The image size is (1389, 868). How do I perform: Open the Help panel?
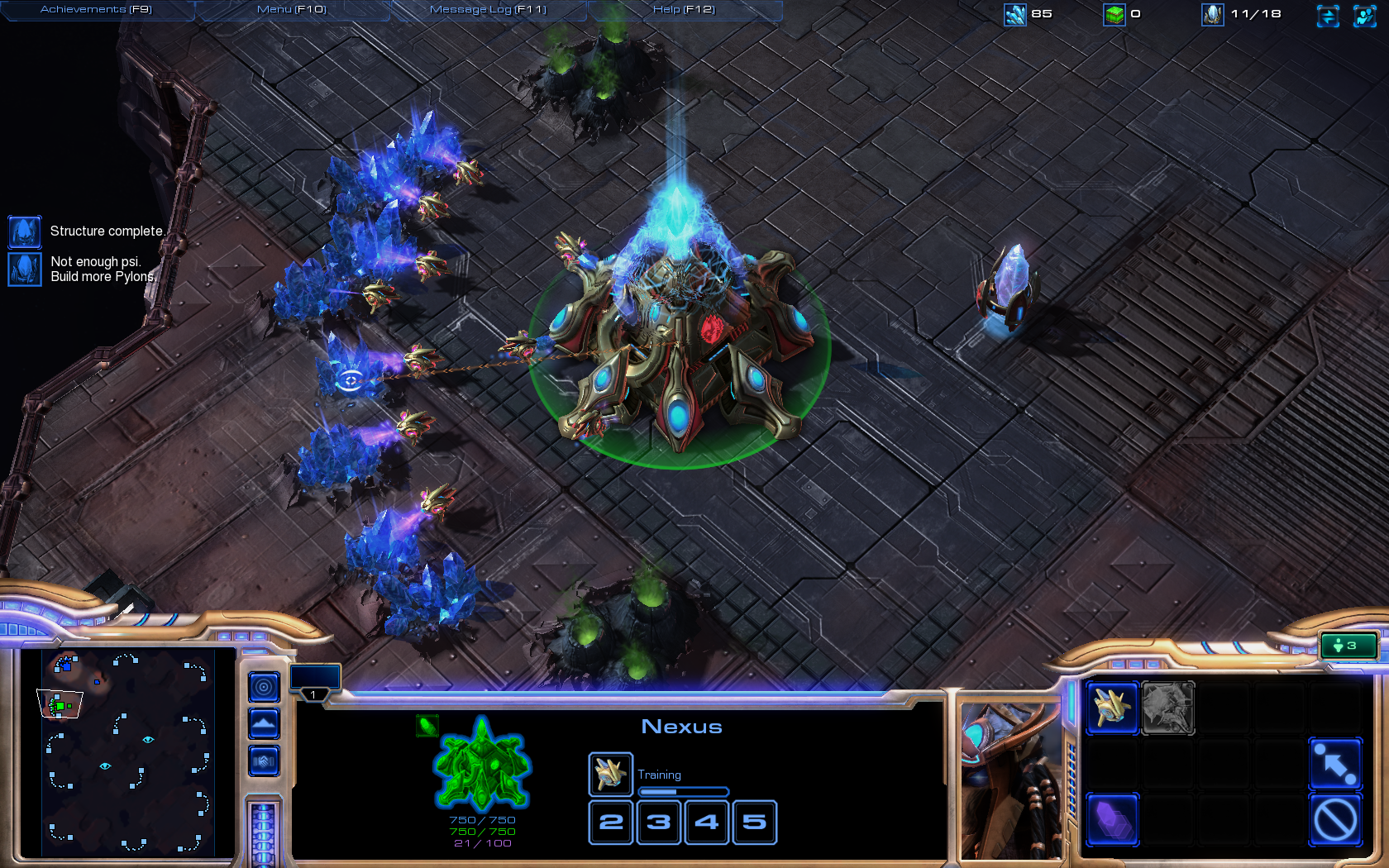point(684,10)
